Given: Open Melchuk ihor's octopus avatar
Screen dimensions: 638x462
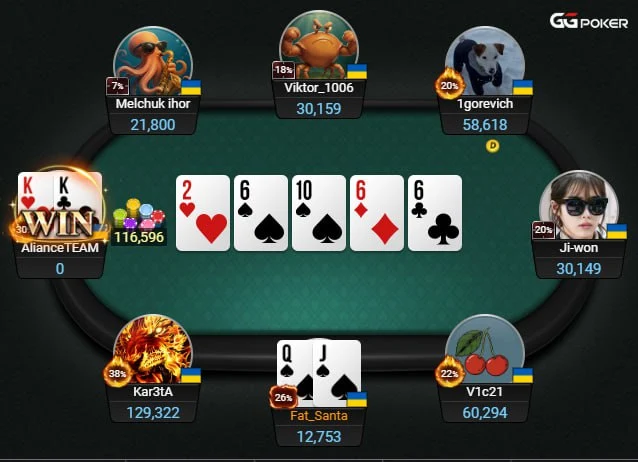Looking at the screenshot, I should (152, 58).
